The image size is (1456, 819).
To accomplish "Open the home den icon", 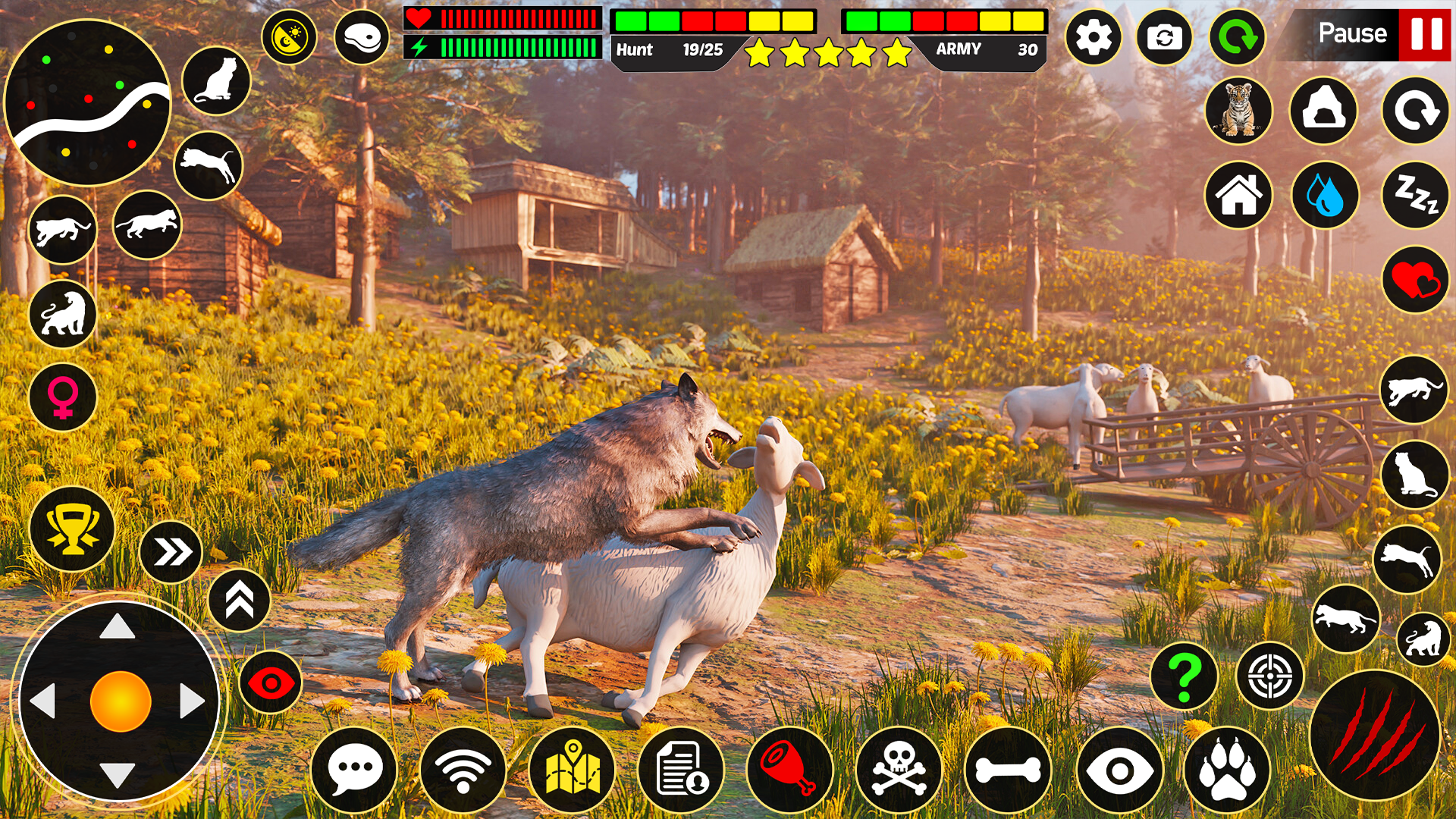I will pyautogui.click(x=1239, y=196).
